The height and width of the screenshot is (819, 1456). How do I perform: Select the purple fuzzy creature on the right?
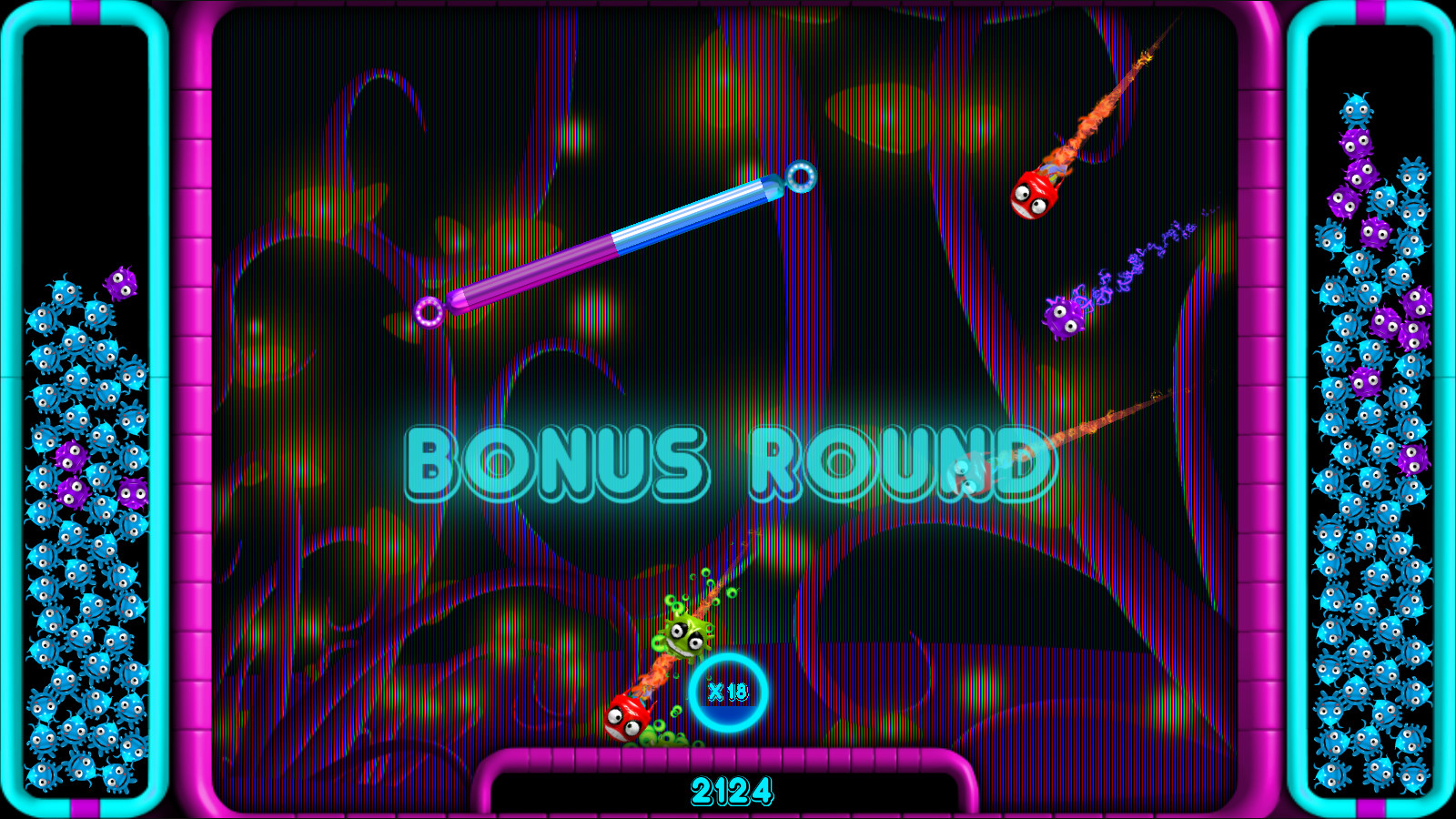point(1065,318)
